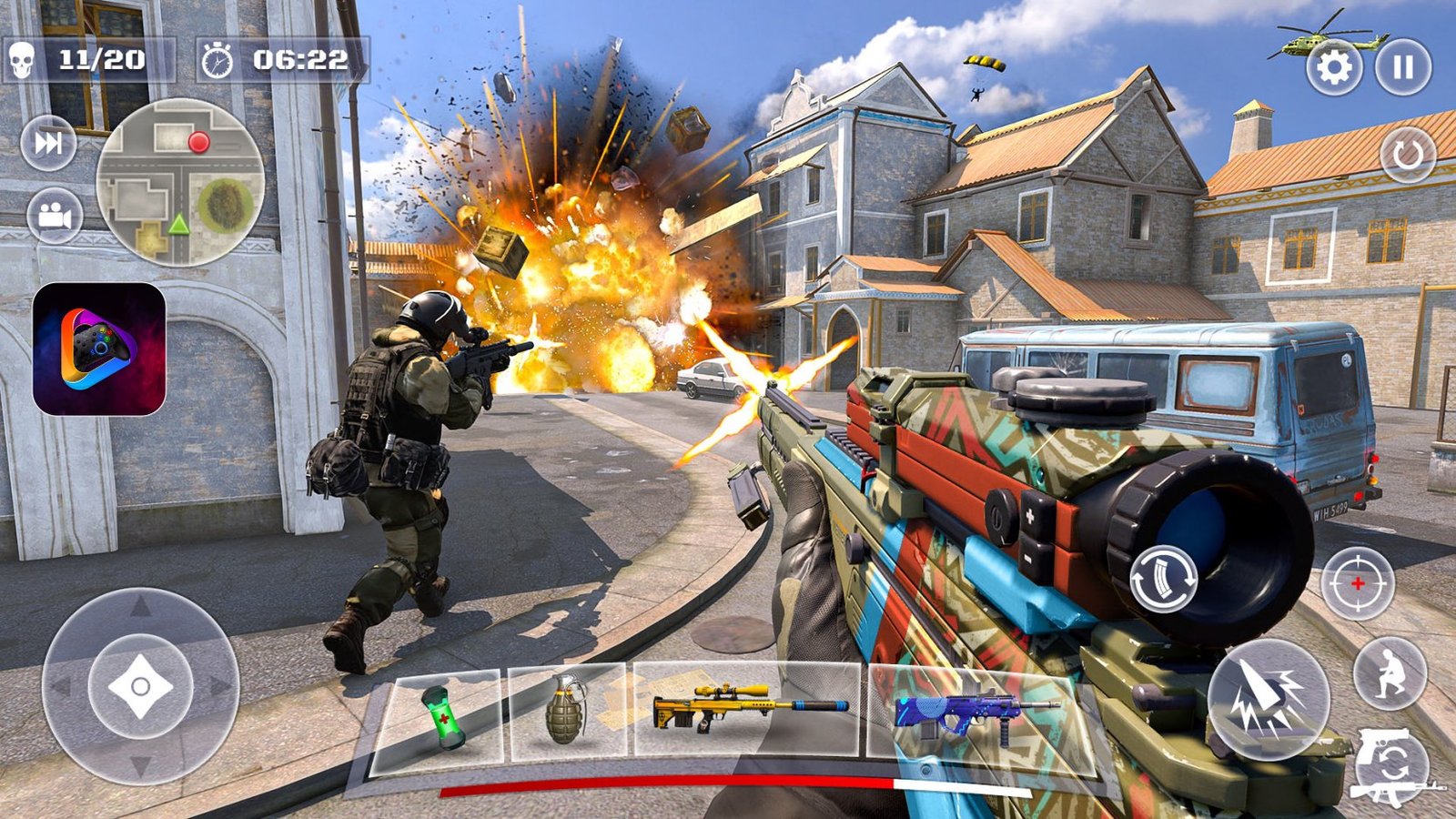Switch to the blue assault rifle

(x=974, y=716)
